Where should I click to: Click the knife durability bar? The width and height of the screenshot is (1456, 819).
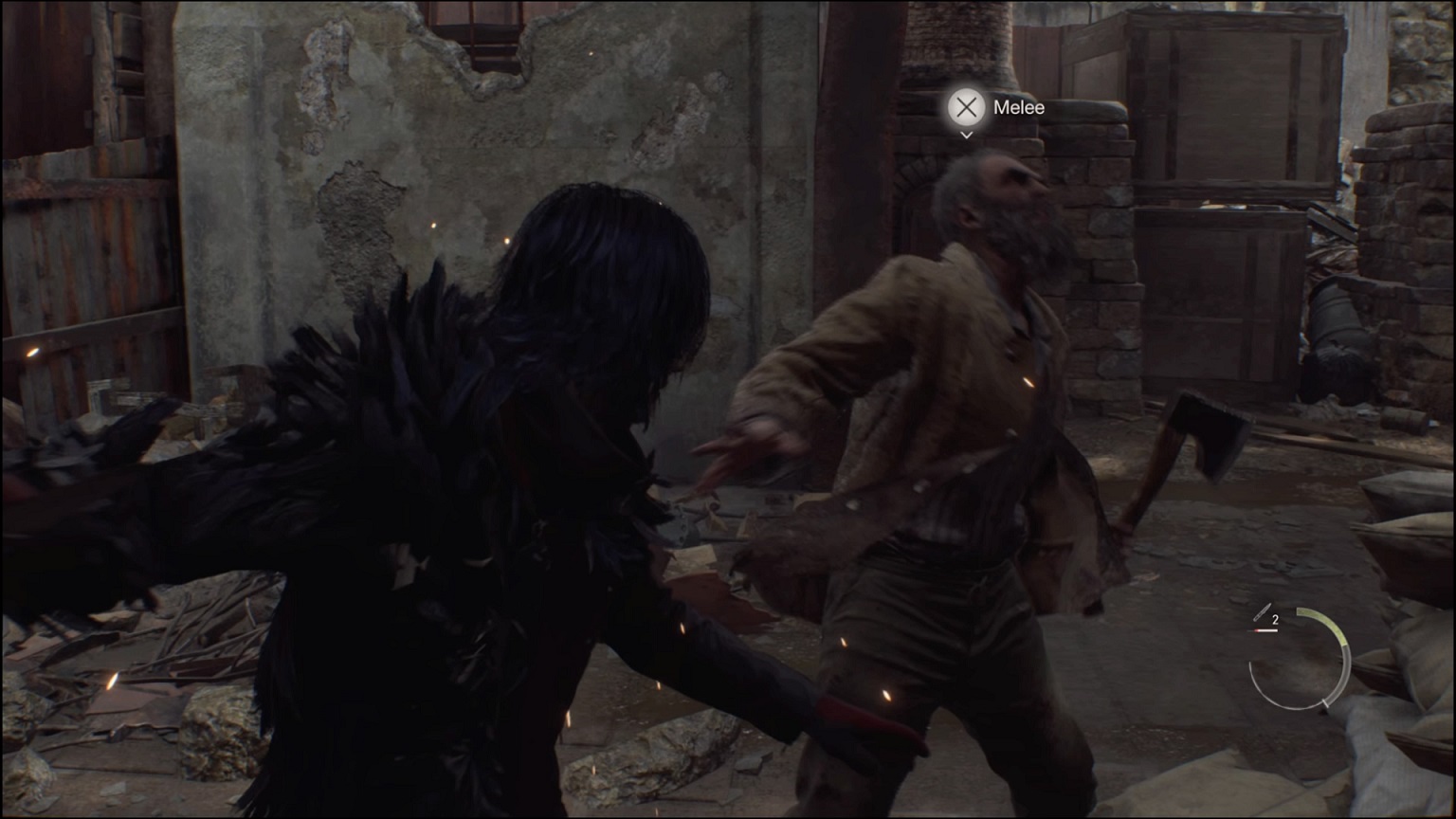point(1262,630)
